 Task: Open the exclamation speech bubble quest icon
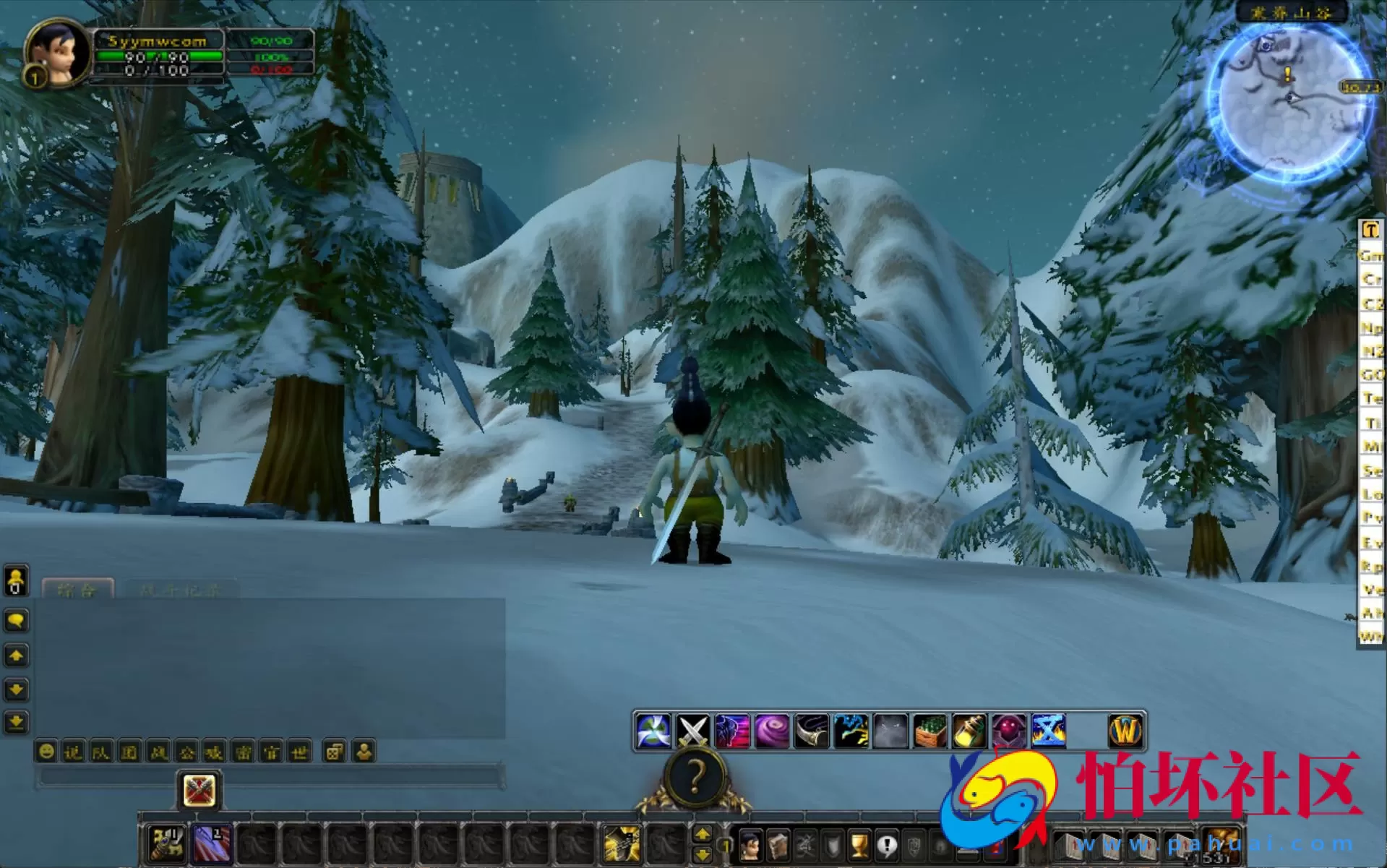click(887, 846)
